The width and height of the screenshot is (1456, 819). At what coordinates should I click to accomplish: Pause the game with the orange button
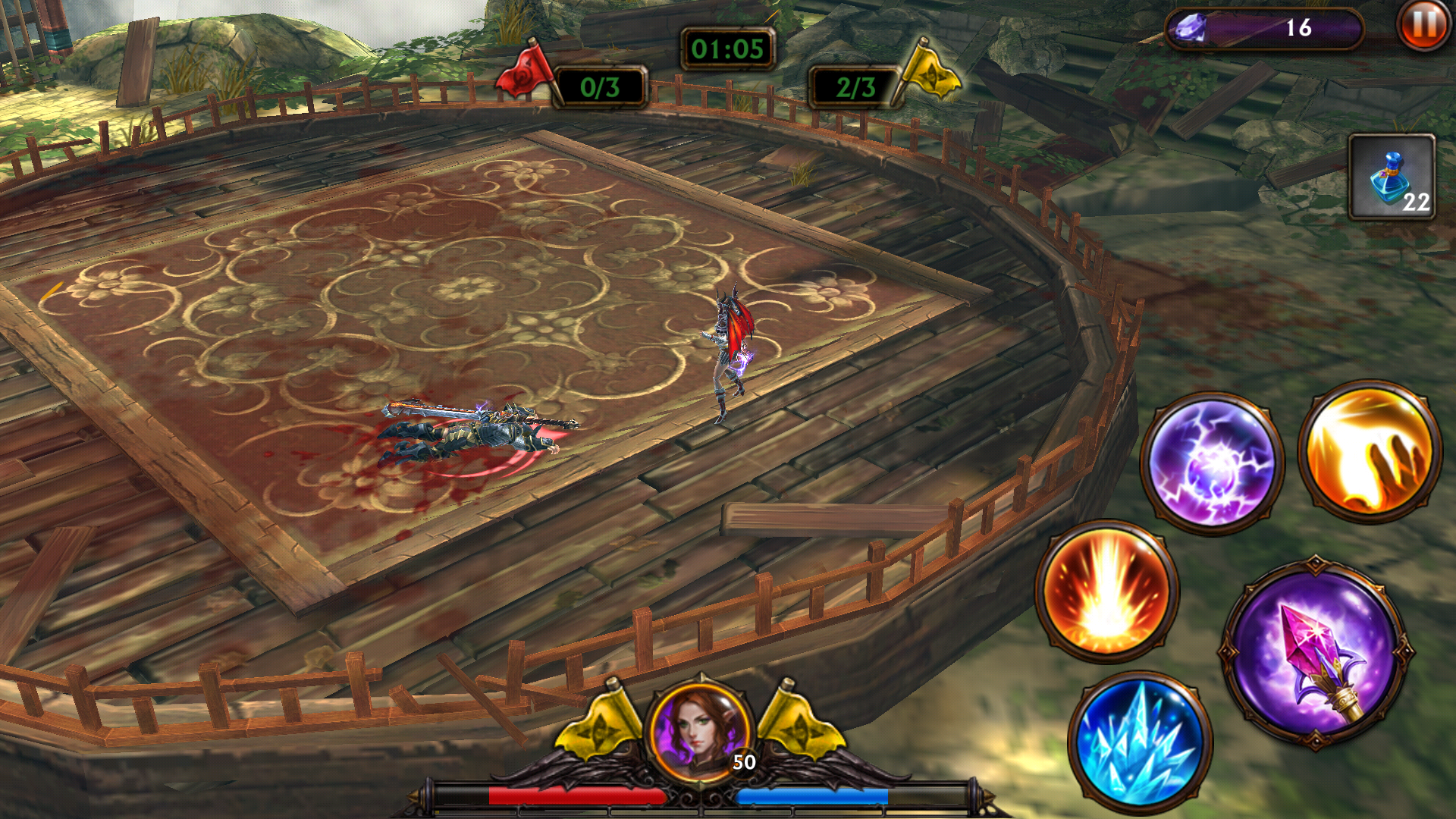click(1423, 26)
